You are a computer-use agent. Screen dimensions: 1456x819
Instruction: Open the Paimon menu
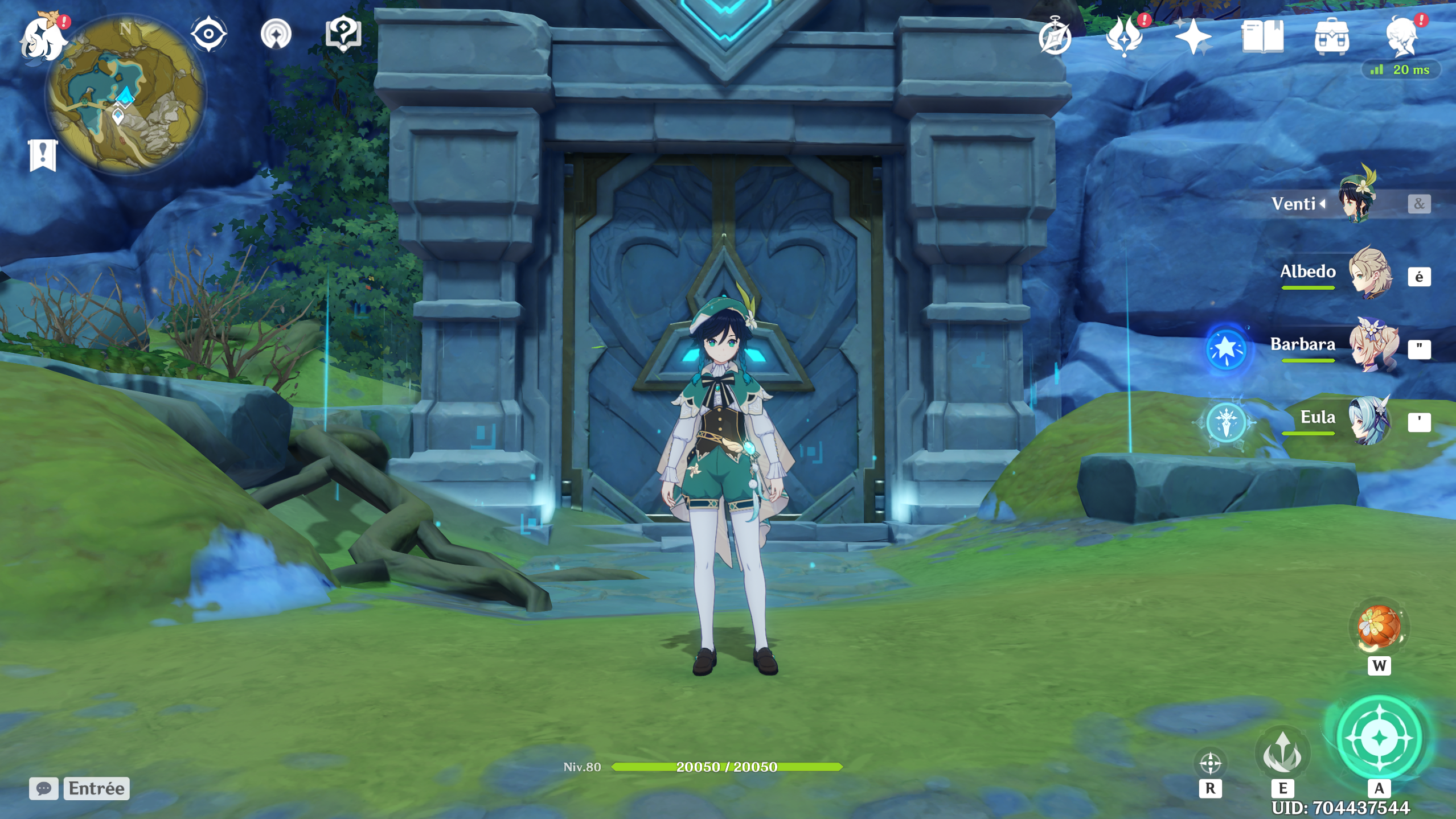tap(43, 39)
